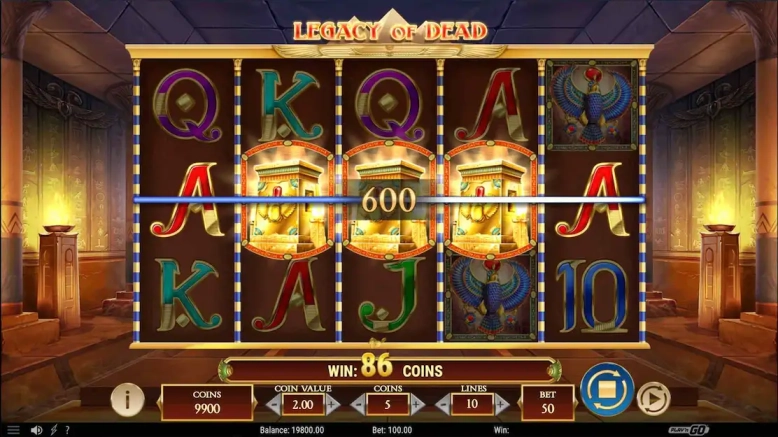Toggle the sound speaker icon
The height and width of the screenshot is (437, 778).
[x=36, y=430]
